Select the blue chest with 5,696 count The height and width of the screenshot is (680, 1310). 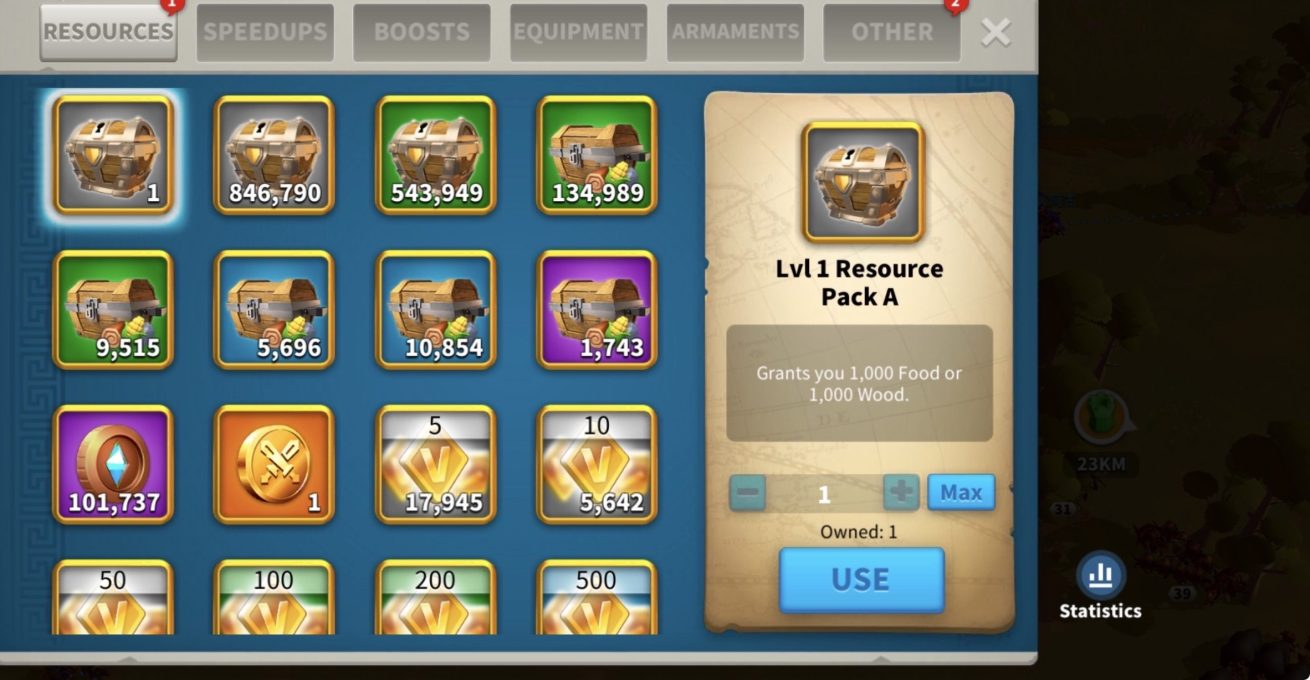coord(274,310)
